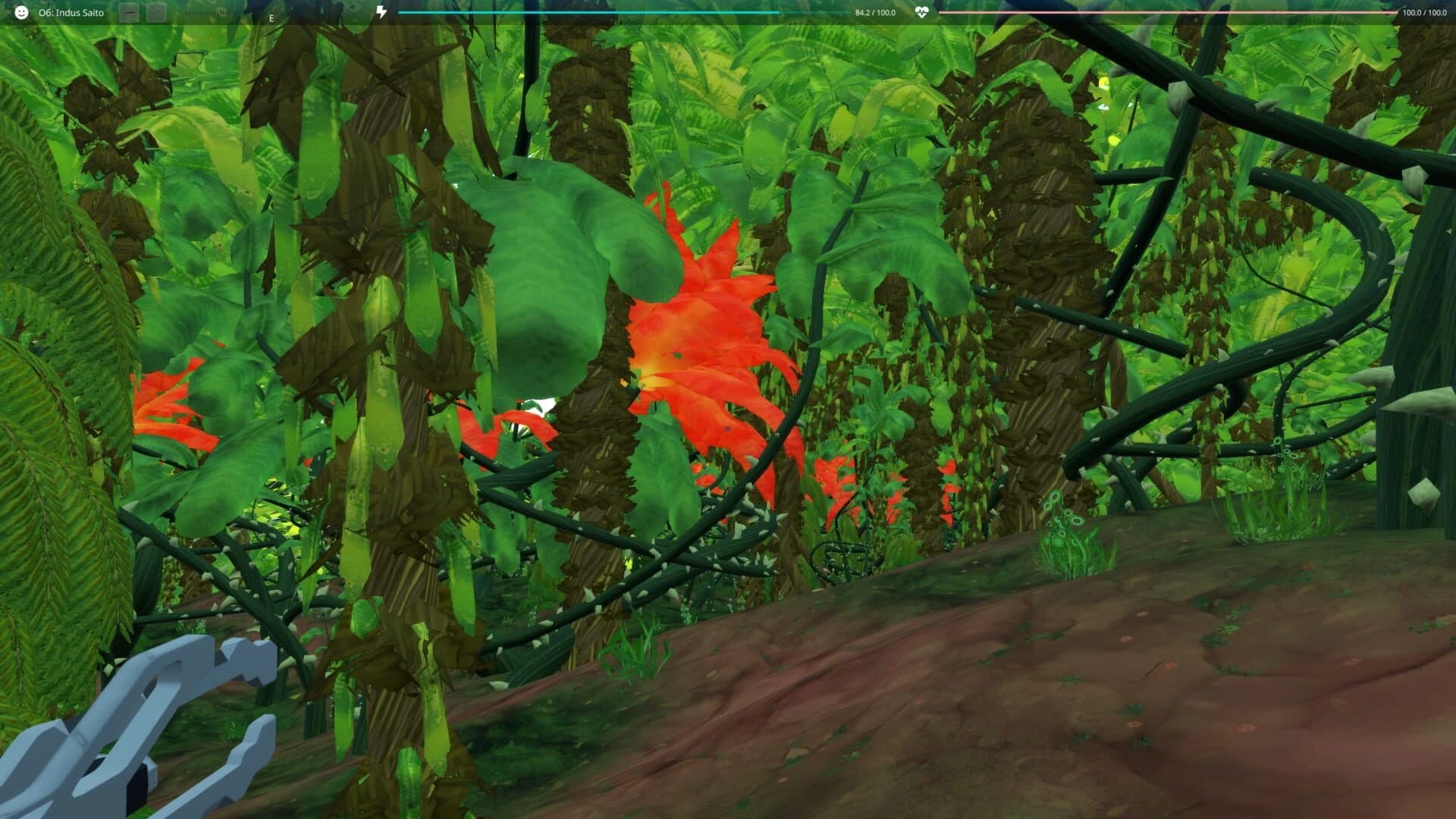Open the player panel via Indus Saito name
The image size is (1456, 819).
click(x=72, y=12)
